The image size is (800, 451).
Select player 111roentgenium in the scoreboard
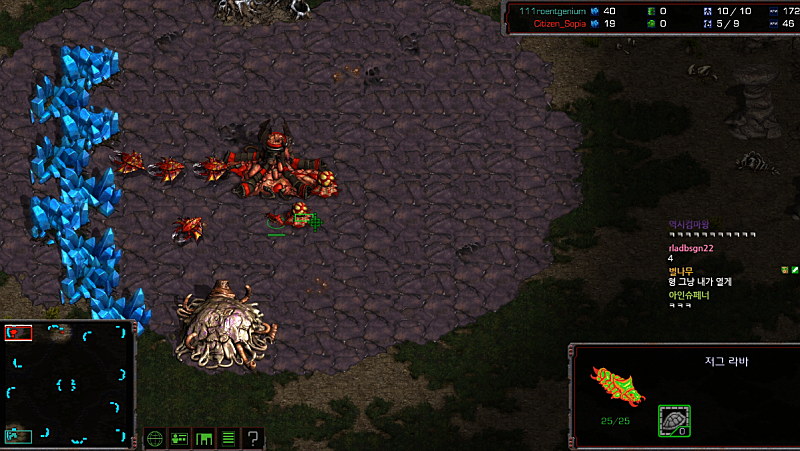coord(546,10)
